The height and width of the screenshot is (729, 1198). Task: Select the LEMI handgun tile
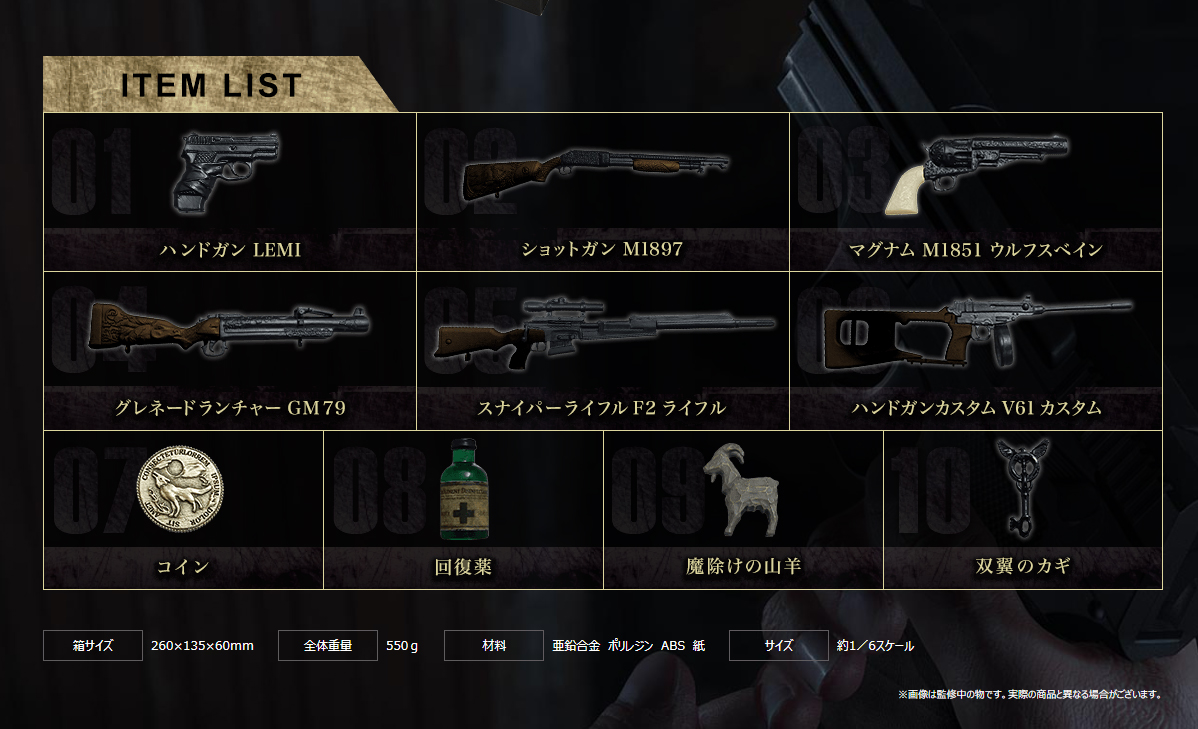tap(230, 192)
